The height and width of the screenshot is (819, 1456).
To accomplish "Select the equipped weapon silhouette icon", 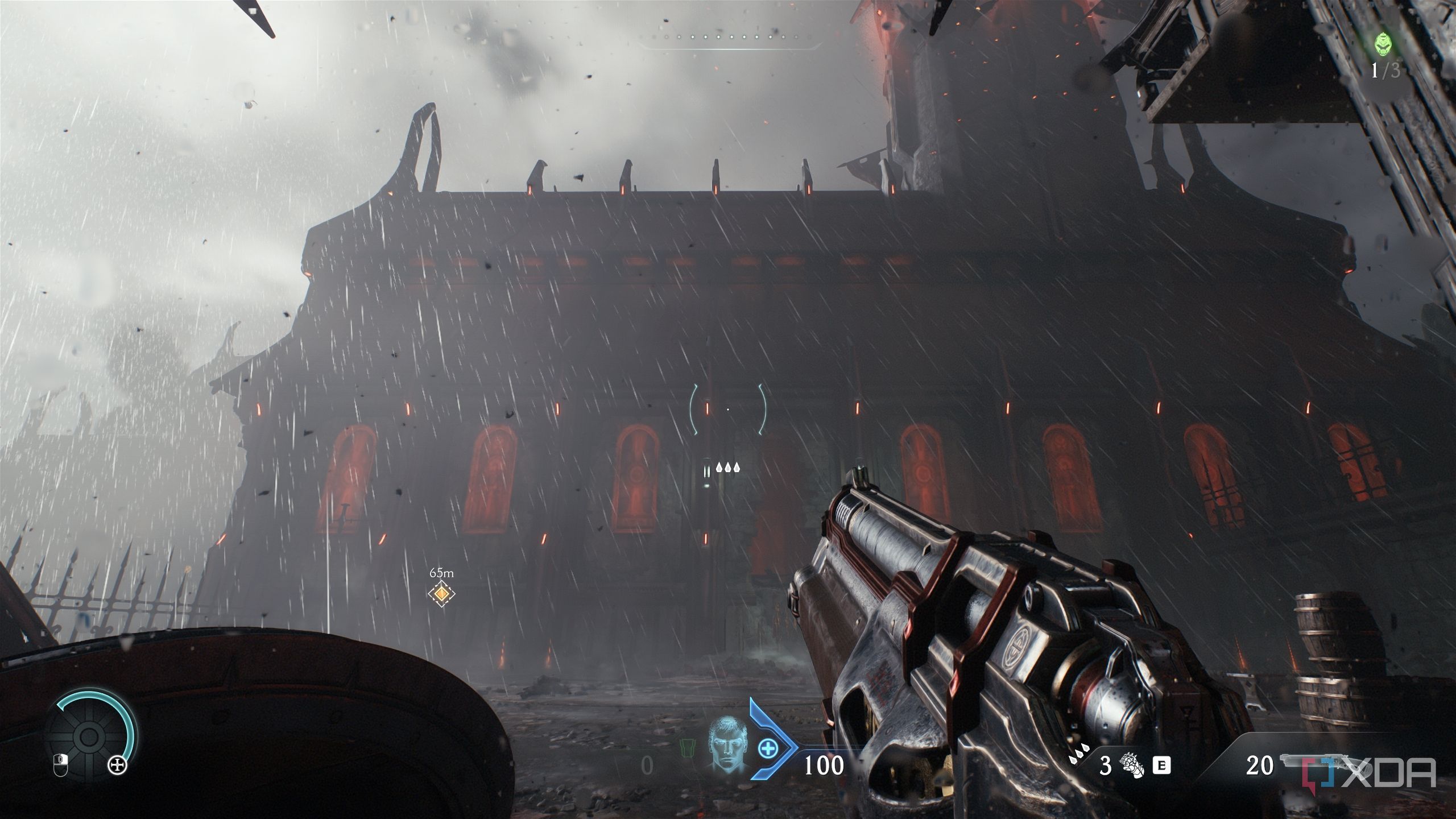I will [x=1302, y=761].
